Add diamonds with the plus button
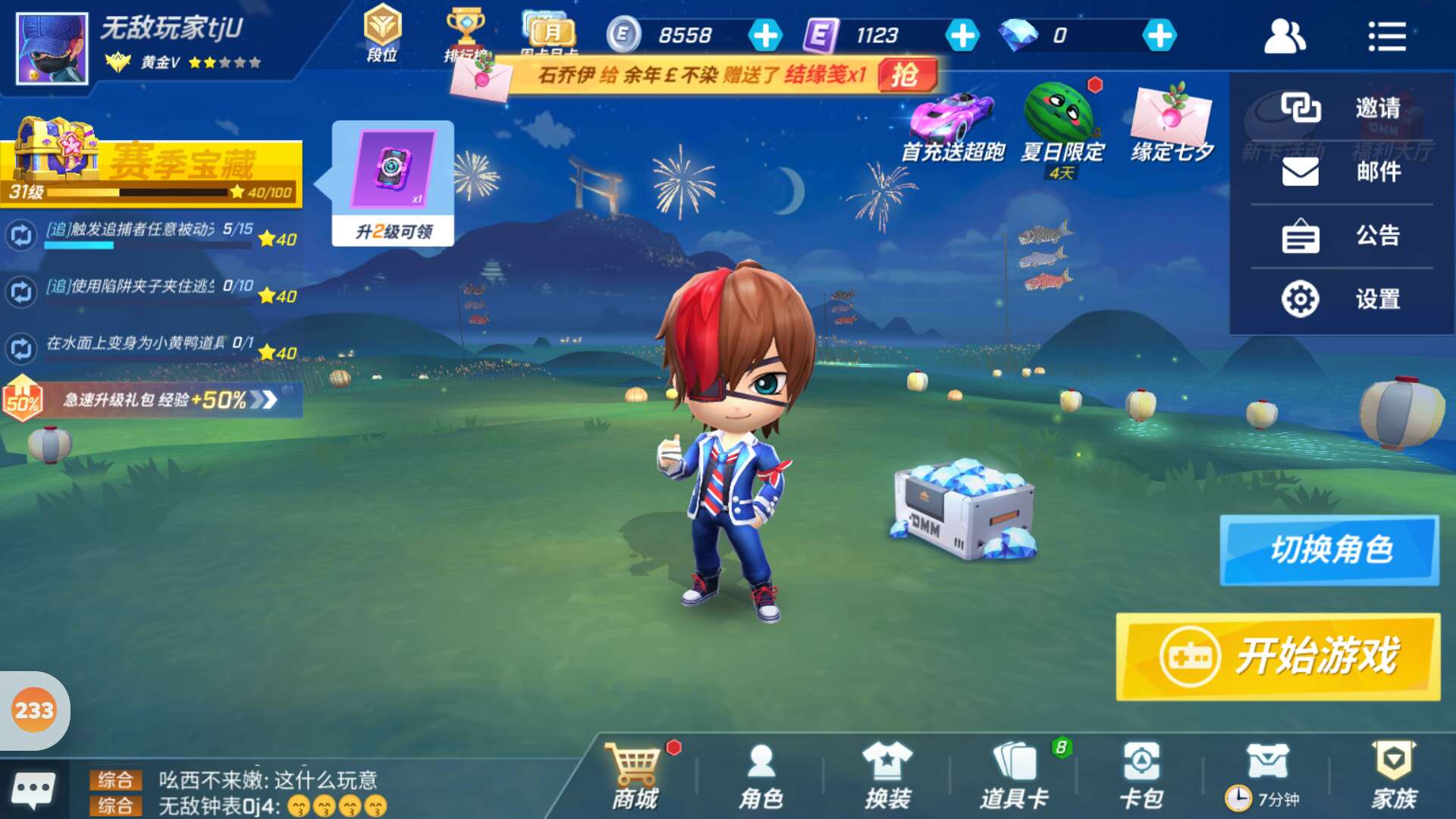This screenshot has width=1456, height=819. [1159, 36]
